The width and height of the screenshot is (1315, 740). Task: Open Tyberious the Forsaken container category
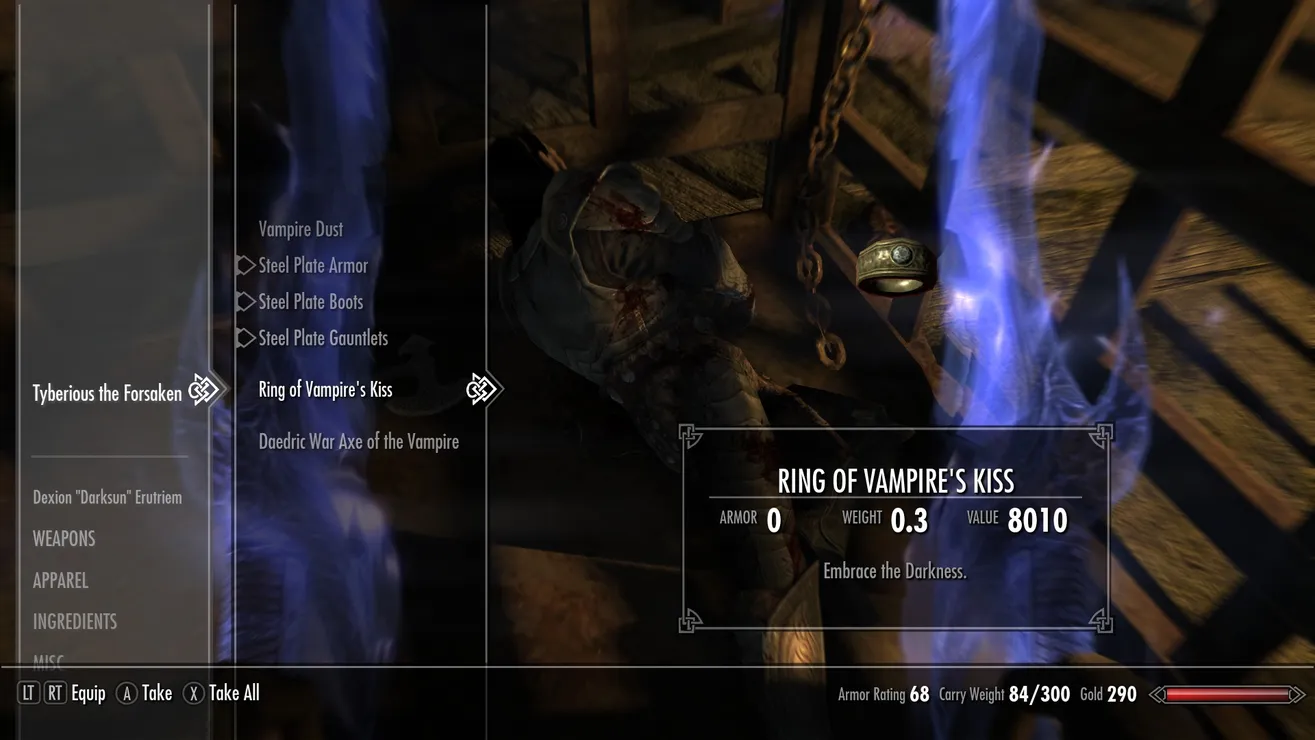click(x=107, y=394)
